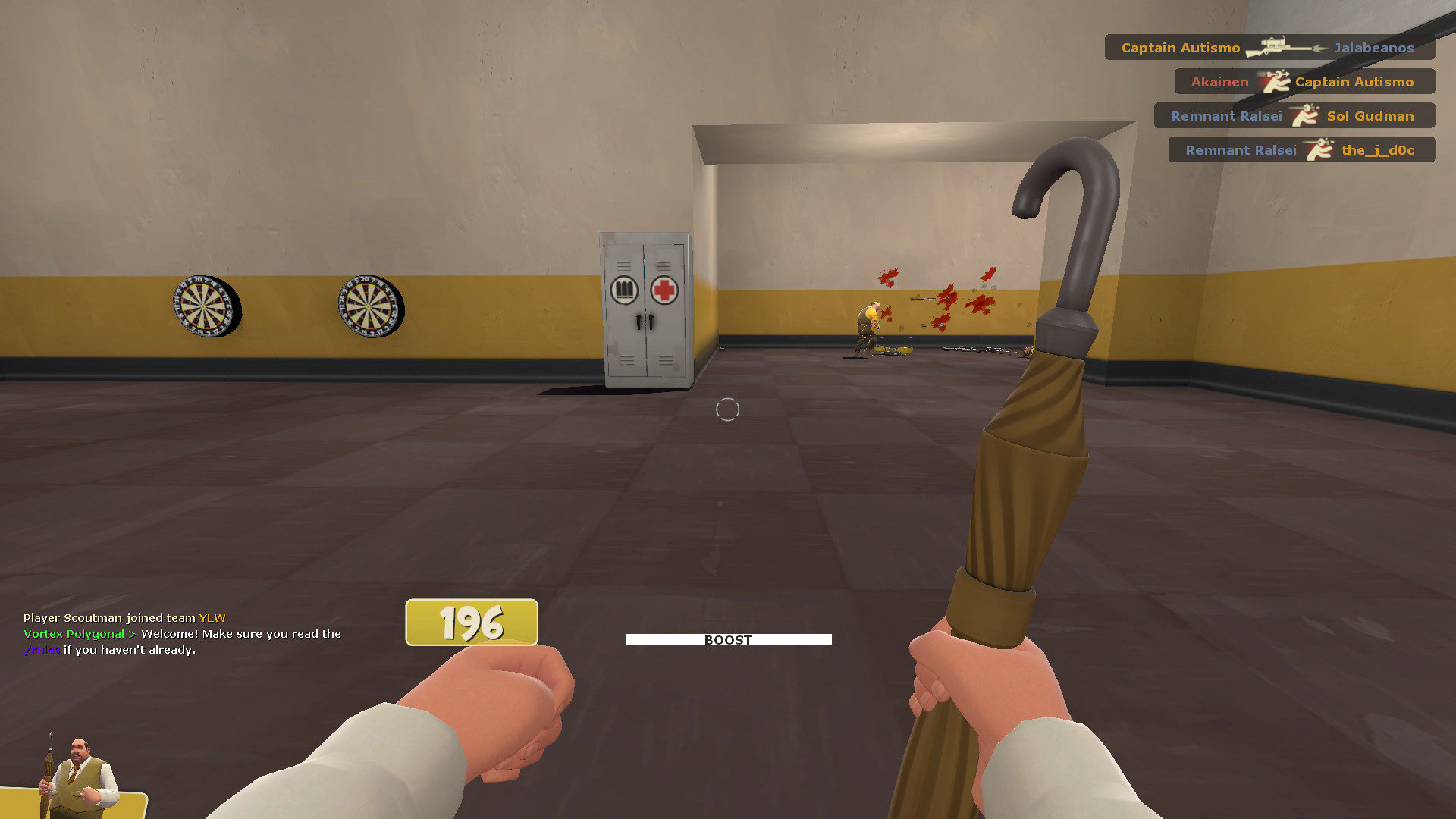
Task: Click the YLW team label in the join message
Action: tap(211, 617)
